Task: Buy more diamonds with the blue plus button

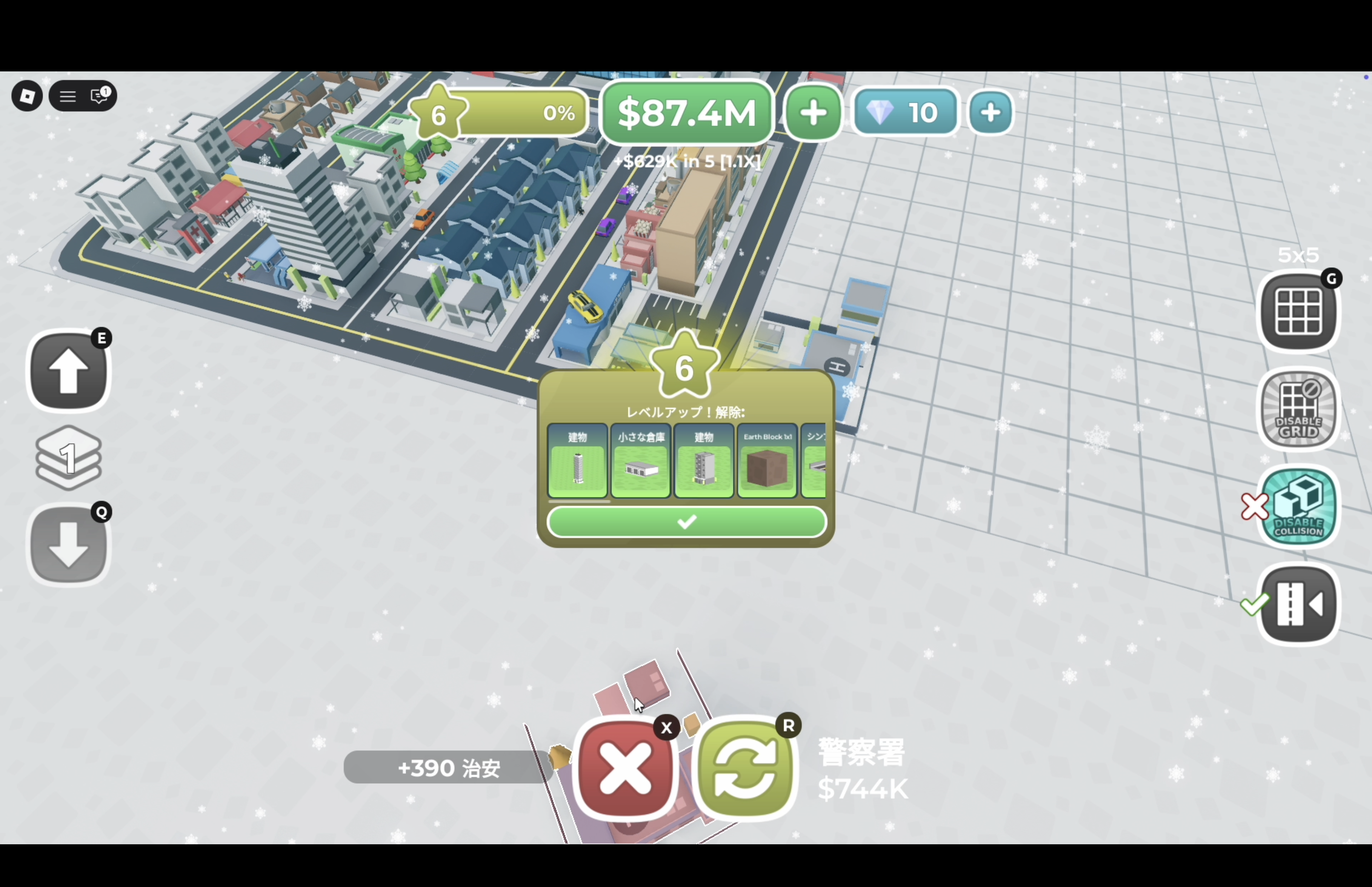Action: 990,112
